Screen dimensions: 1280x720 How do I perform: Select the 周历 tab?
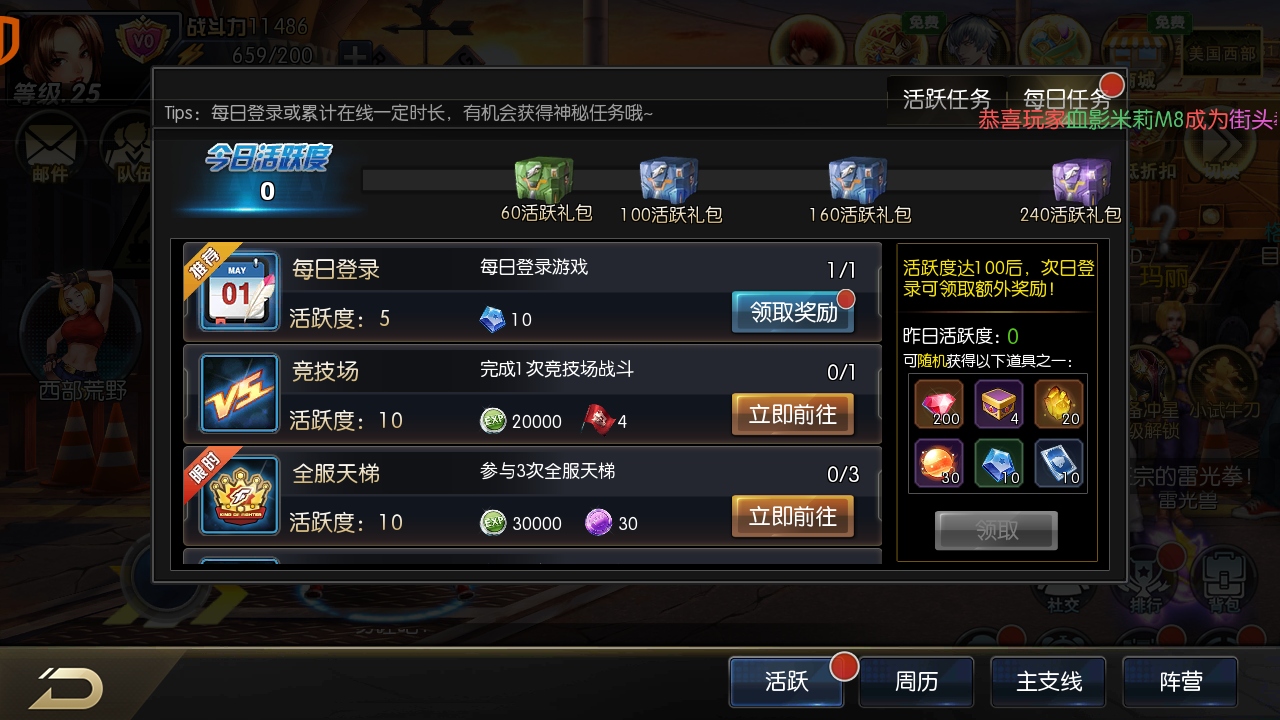917,682
